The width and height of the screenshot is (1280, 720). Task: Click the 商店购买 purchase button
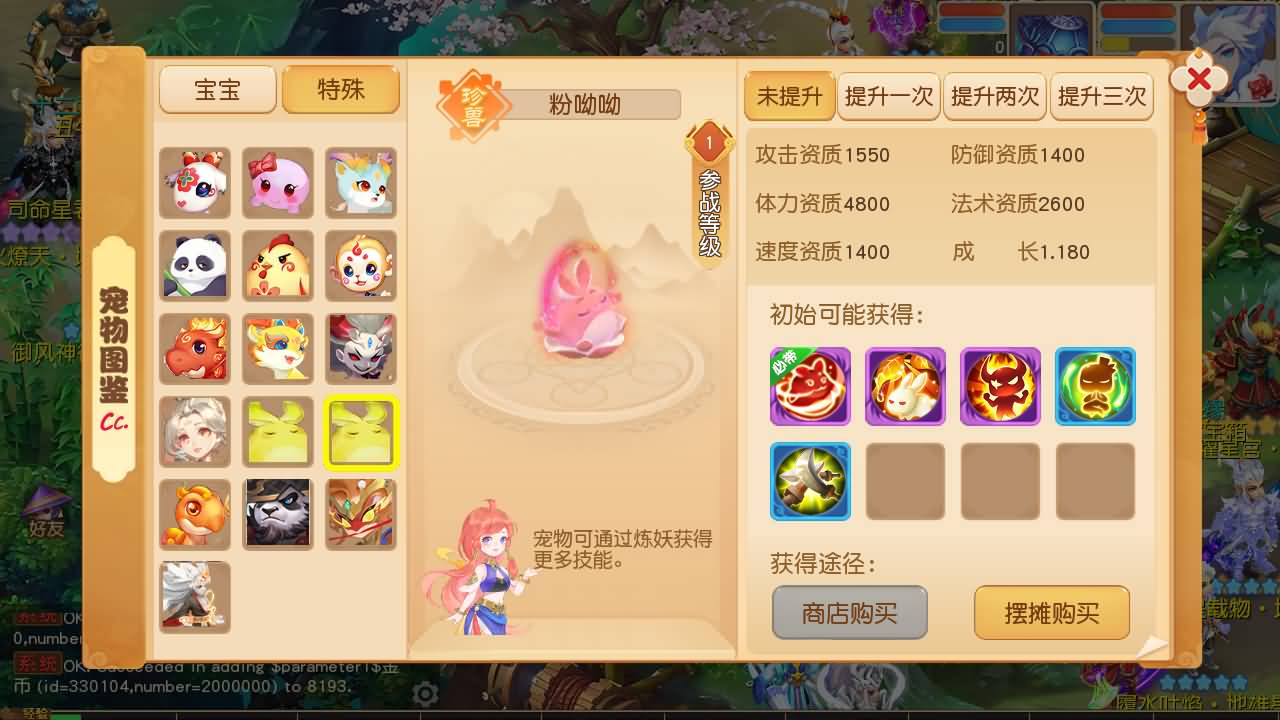click(x=849, y=613)
